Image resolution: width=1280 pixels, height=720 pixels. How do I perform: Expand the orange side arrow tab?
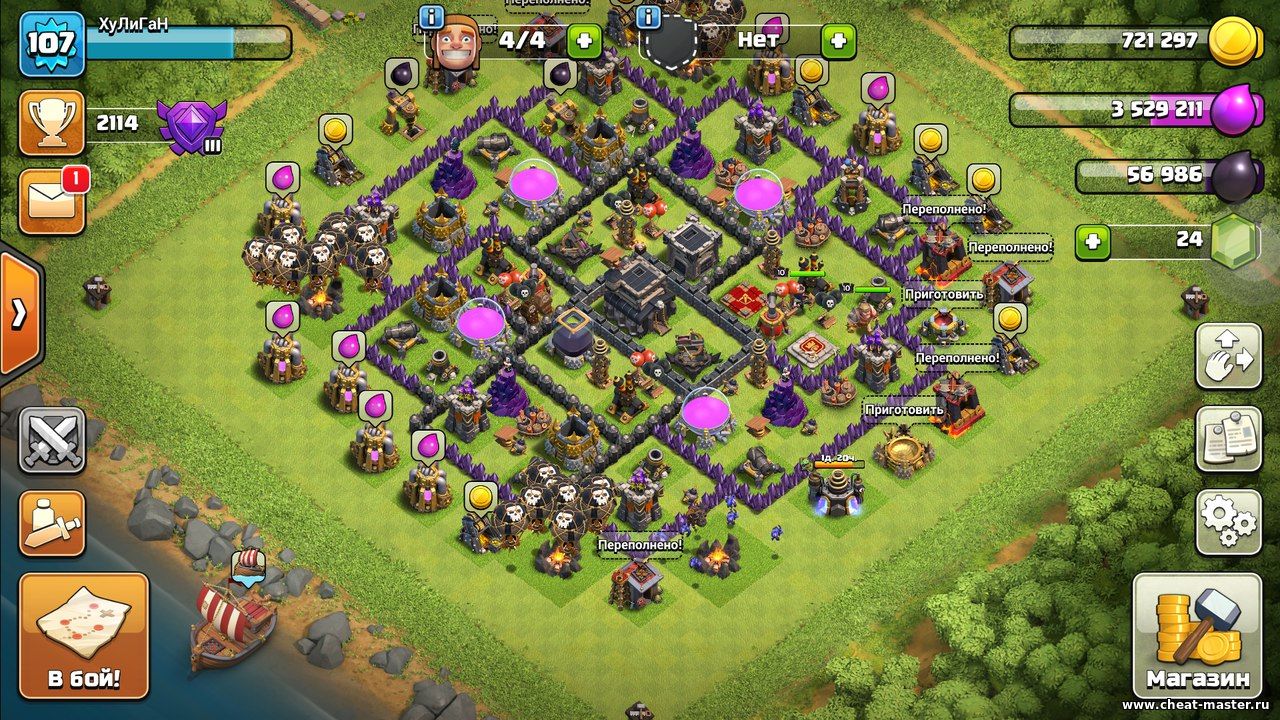point(18,313)
